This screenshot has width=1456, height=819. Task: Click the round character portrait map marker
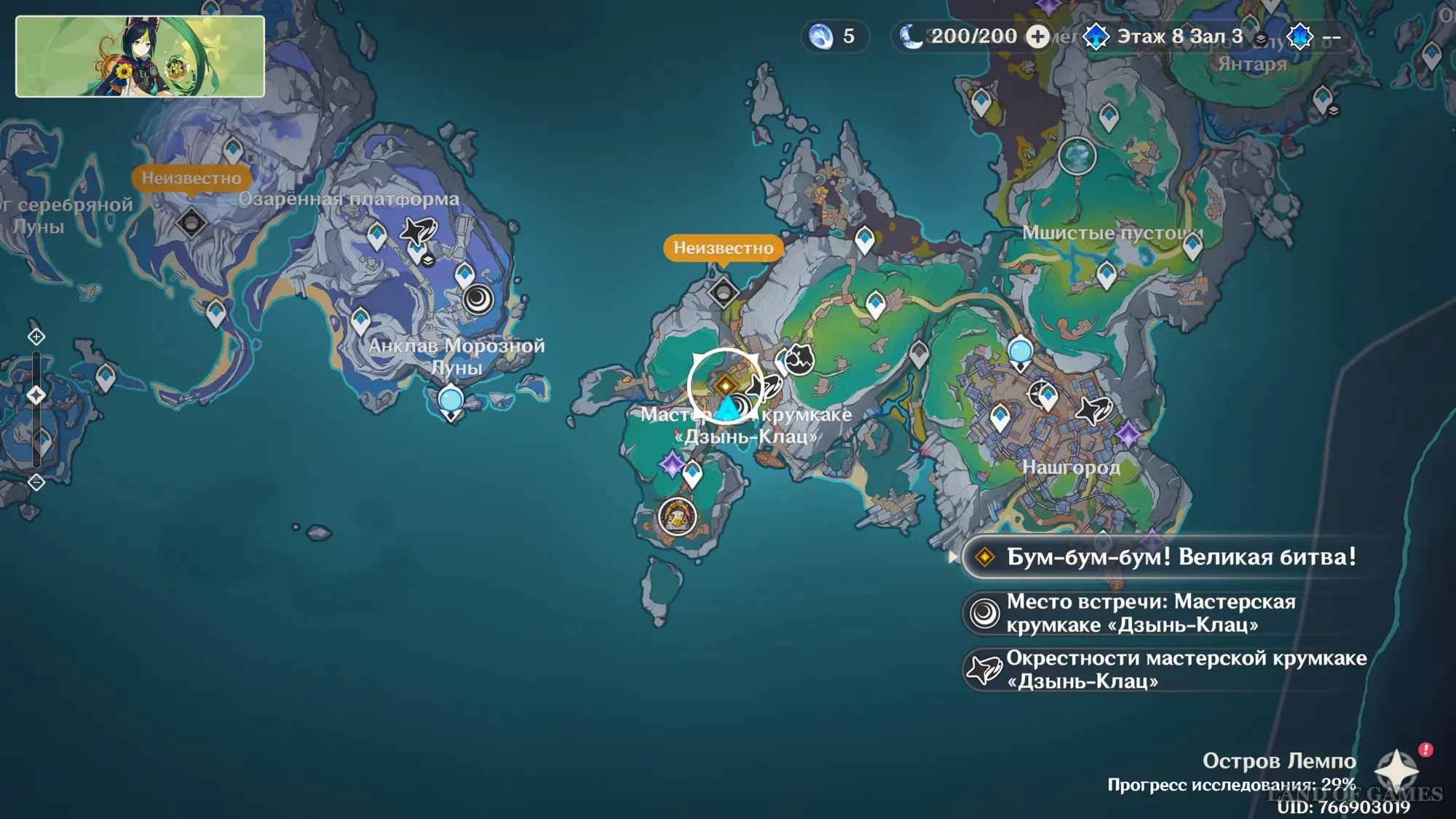(677, 517)
